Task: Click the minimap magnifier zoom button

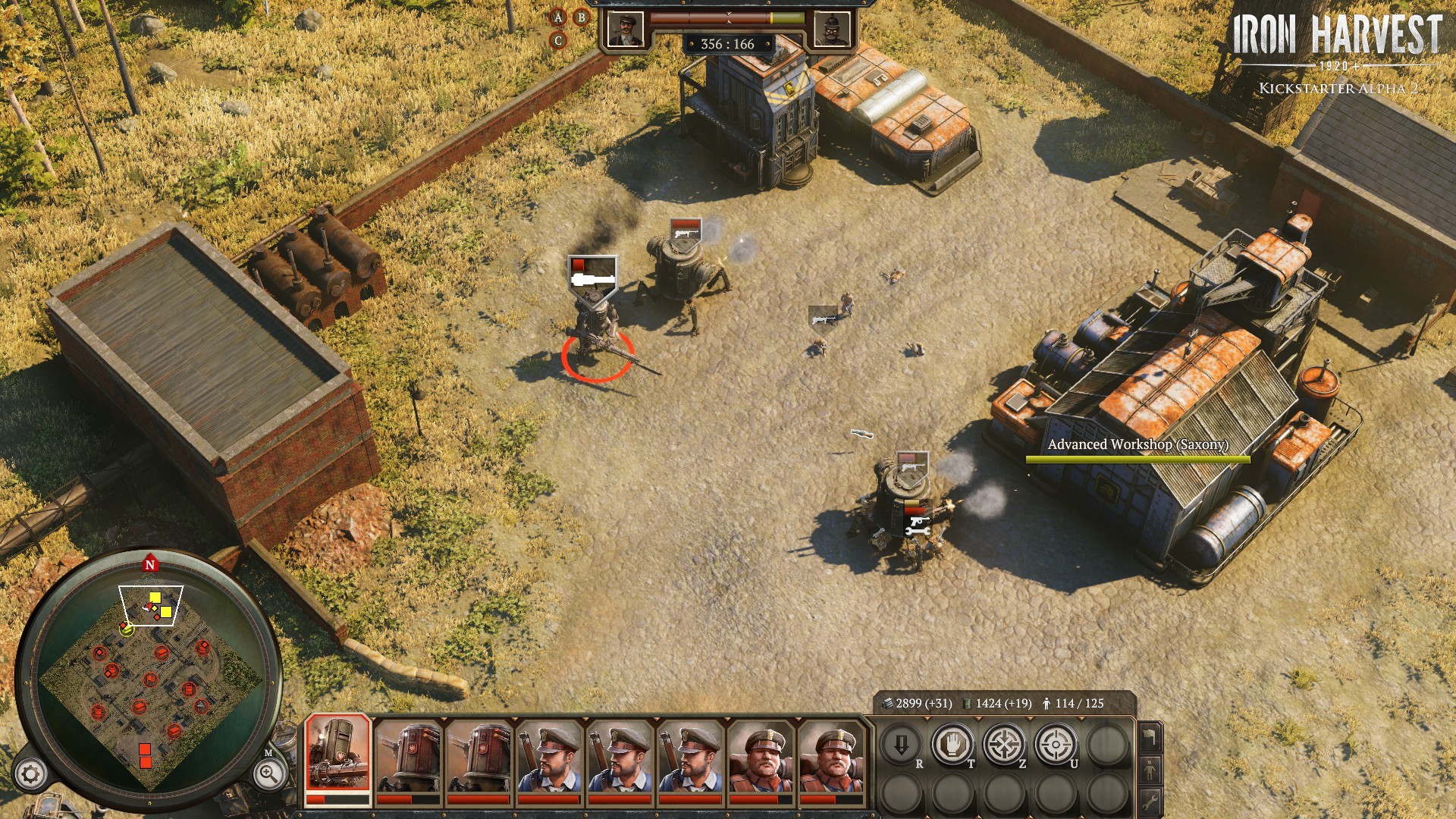Action: point(268,774)
